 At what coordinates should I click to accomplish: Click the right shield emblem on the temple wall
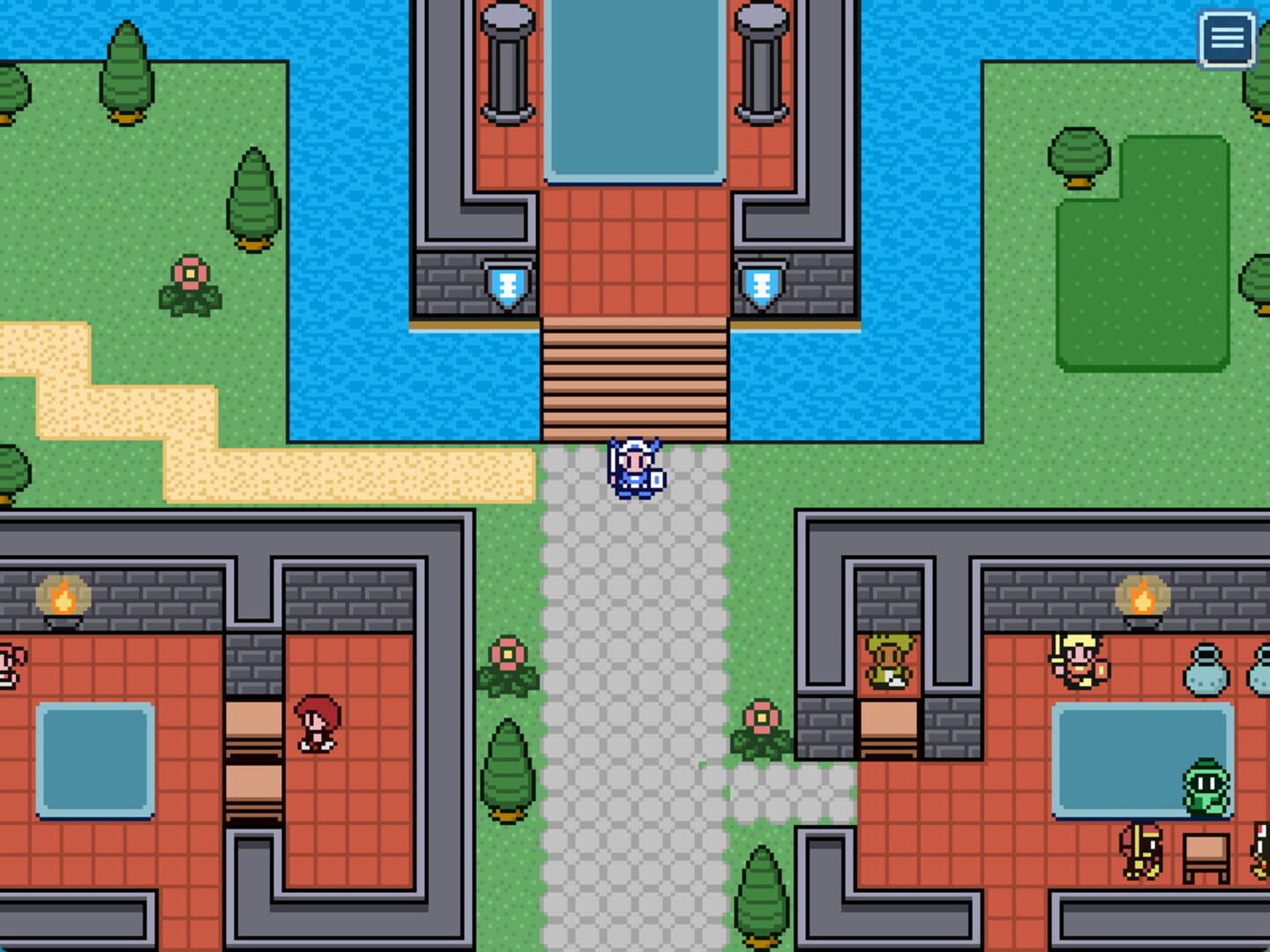coord(762,286)
